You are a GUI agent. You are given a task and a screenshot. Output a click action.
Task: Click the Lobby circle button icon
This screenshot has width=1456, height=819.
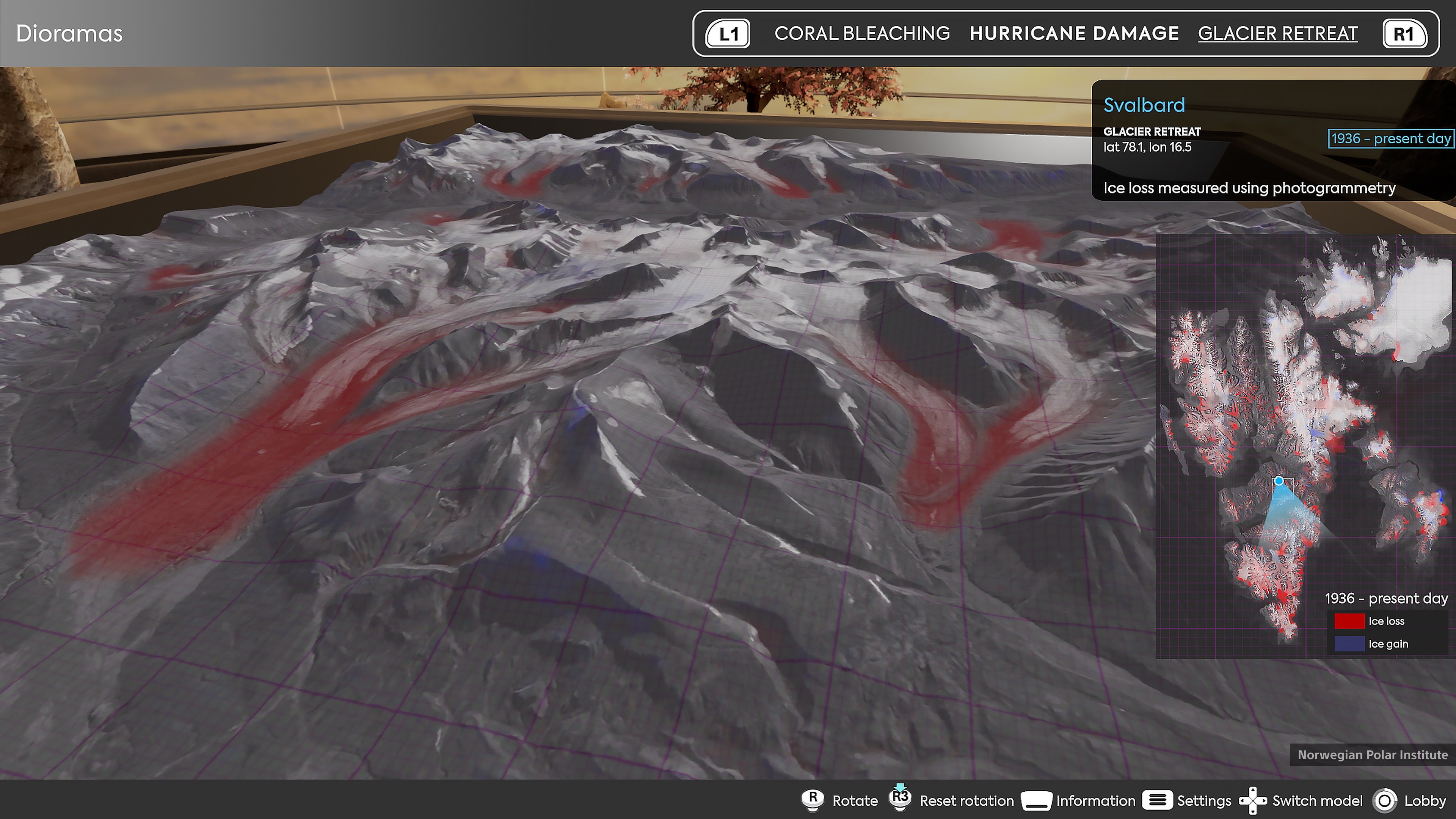[1386, 801]
